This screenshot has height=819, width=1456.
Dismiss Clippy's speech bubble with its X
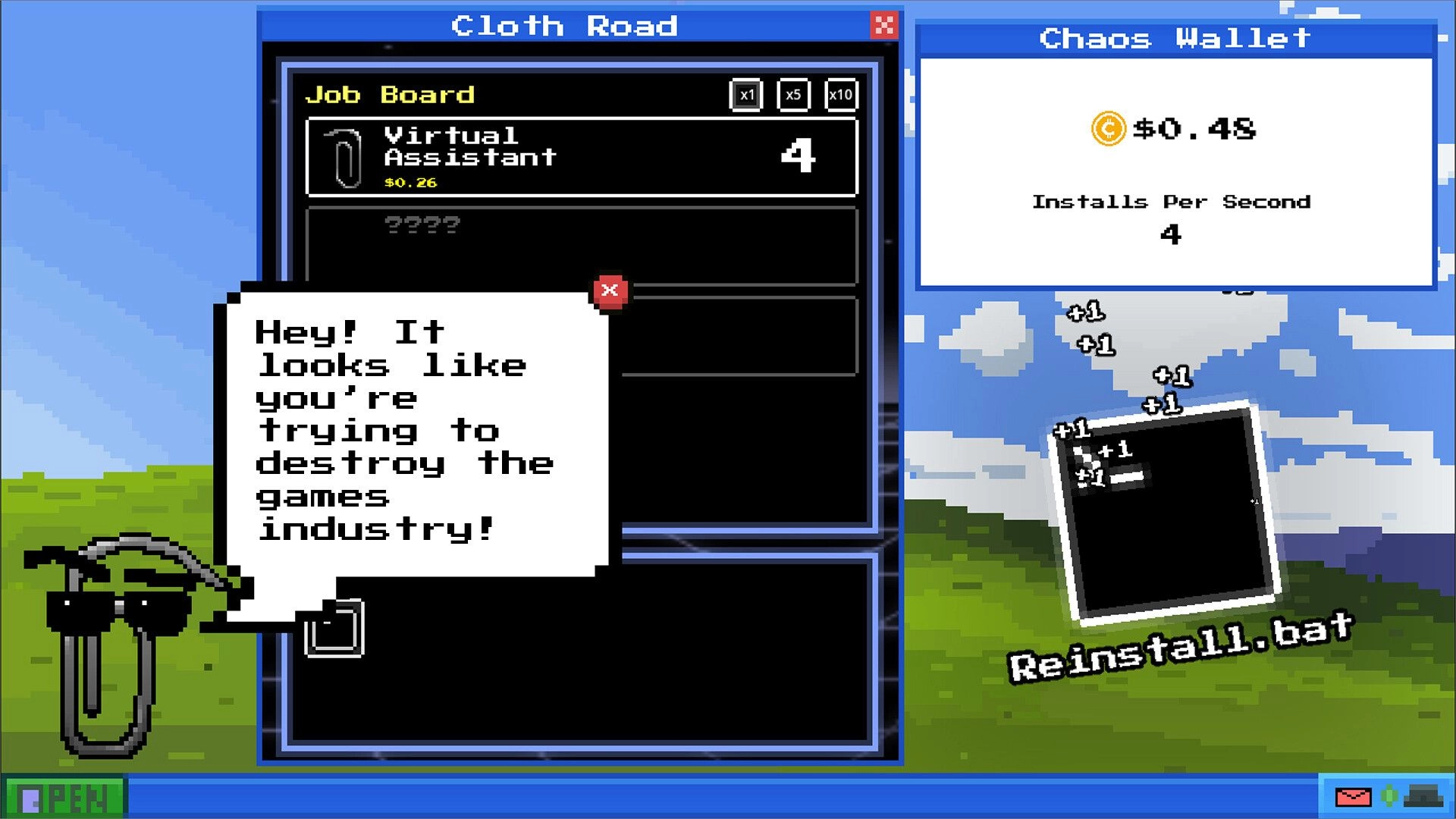609,290
